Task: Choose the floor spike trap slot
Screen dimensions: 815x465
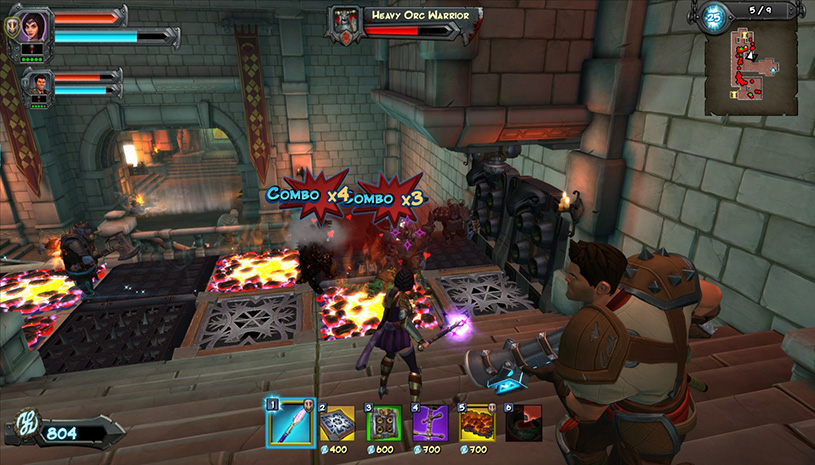Action: tap(336, 424)
